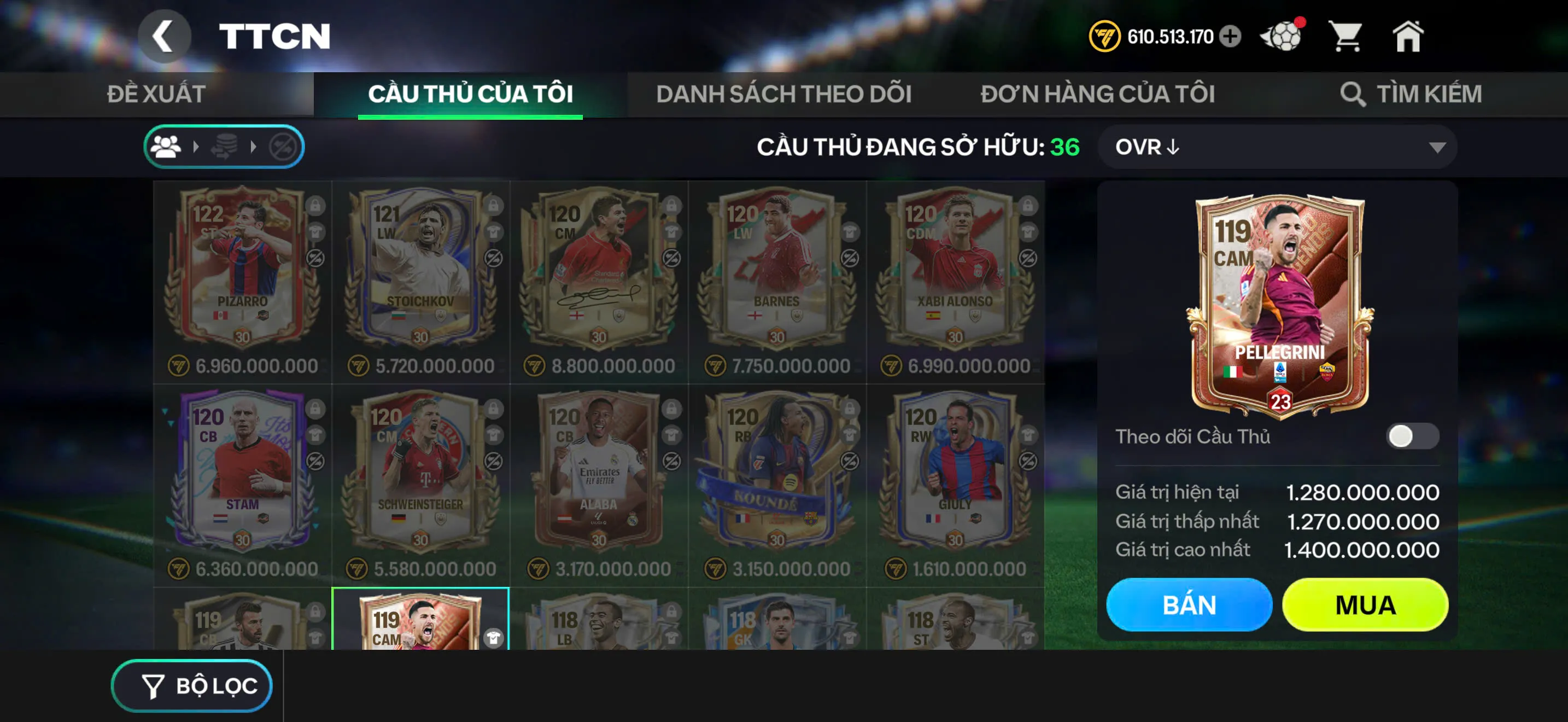Screen dimensions: 1568x722
Task: Click the transactions filter icon in filter bar
Action: click(225, 146)
